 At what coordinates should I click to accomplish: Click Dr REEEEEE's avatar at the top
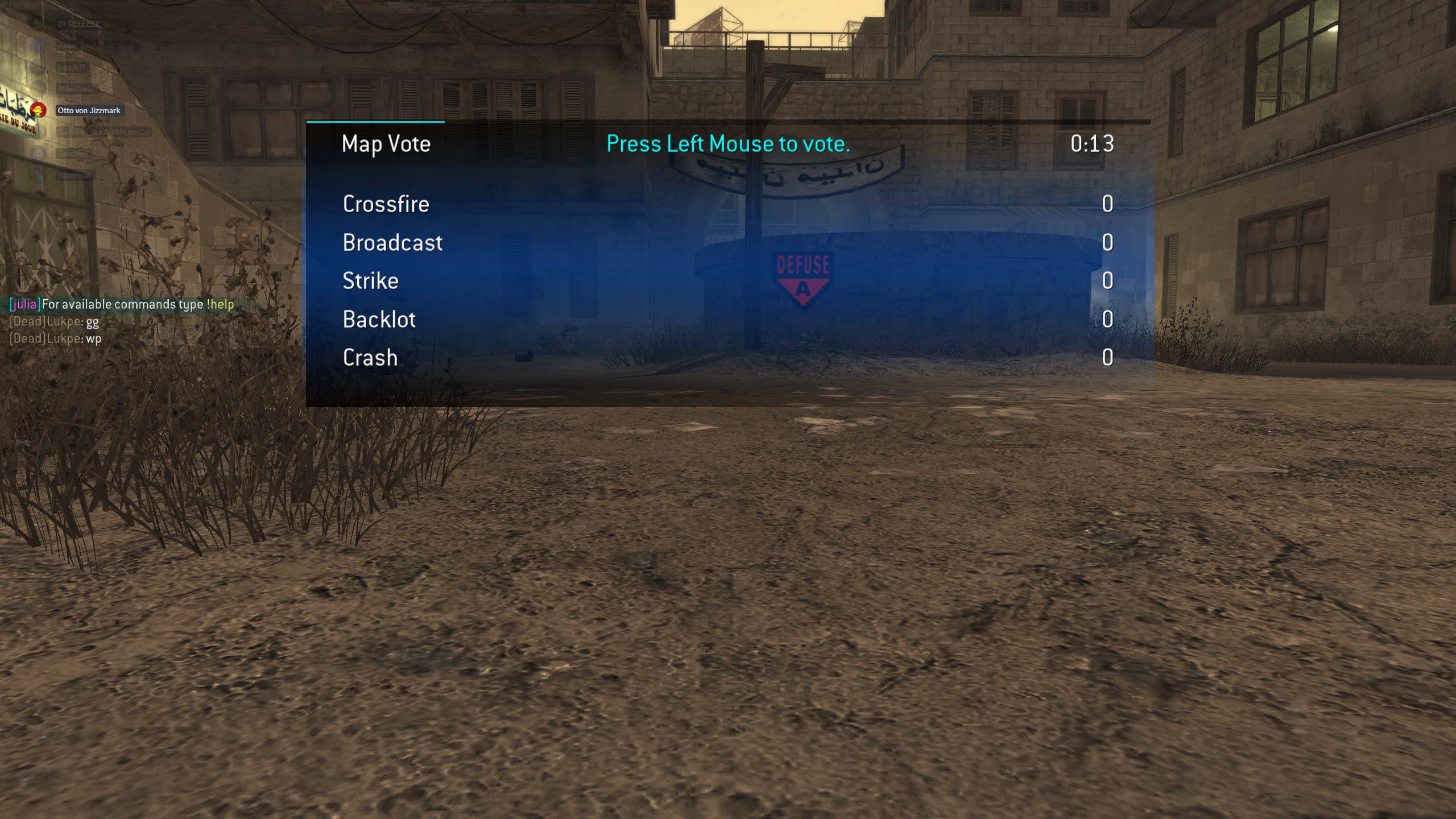click(x=38, y=24)
